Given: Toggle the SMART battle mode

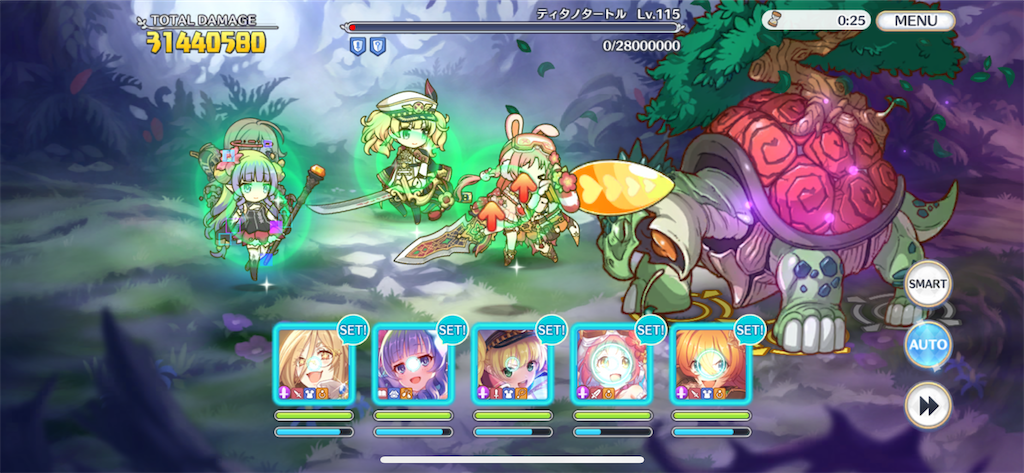Looking at the screenshot, I should point(927,284).
